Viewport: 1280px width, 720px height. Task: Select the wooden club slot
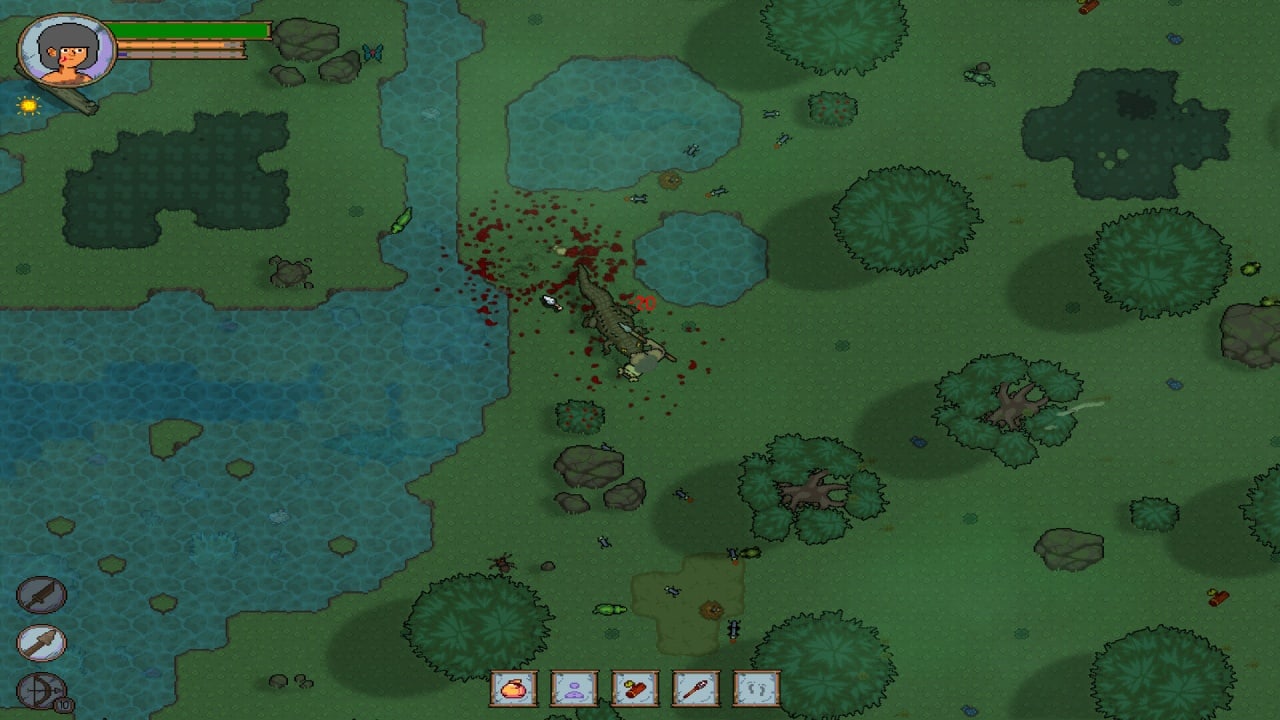(x=695, y=688)
